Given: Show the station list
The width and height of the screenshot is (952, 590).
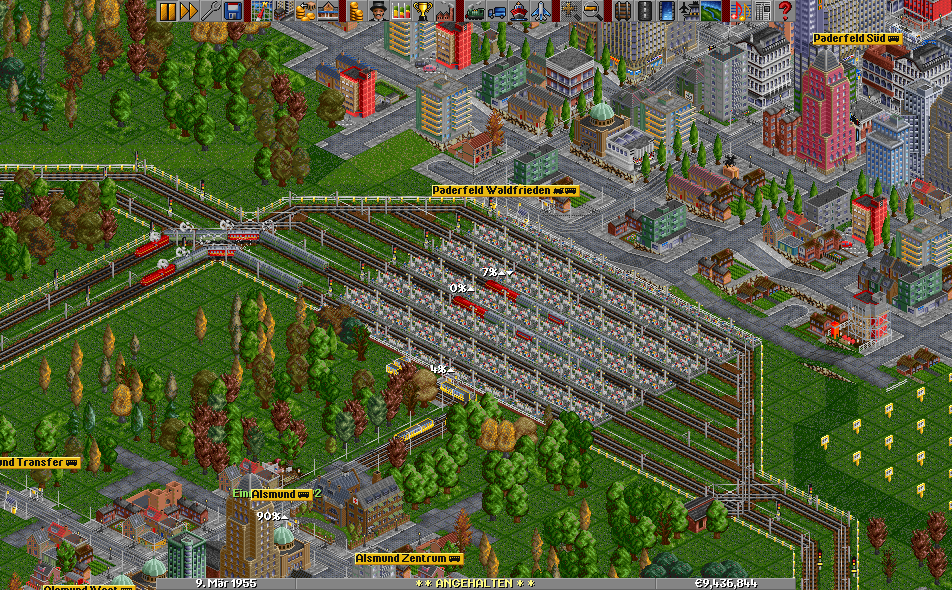Looking at the screenshot, I should [x=329, y=11].
